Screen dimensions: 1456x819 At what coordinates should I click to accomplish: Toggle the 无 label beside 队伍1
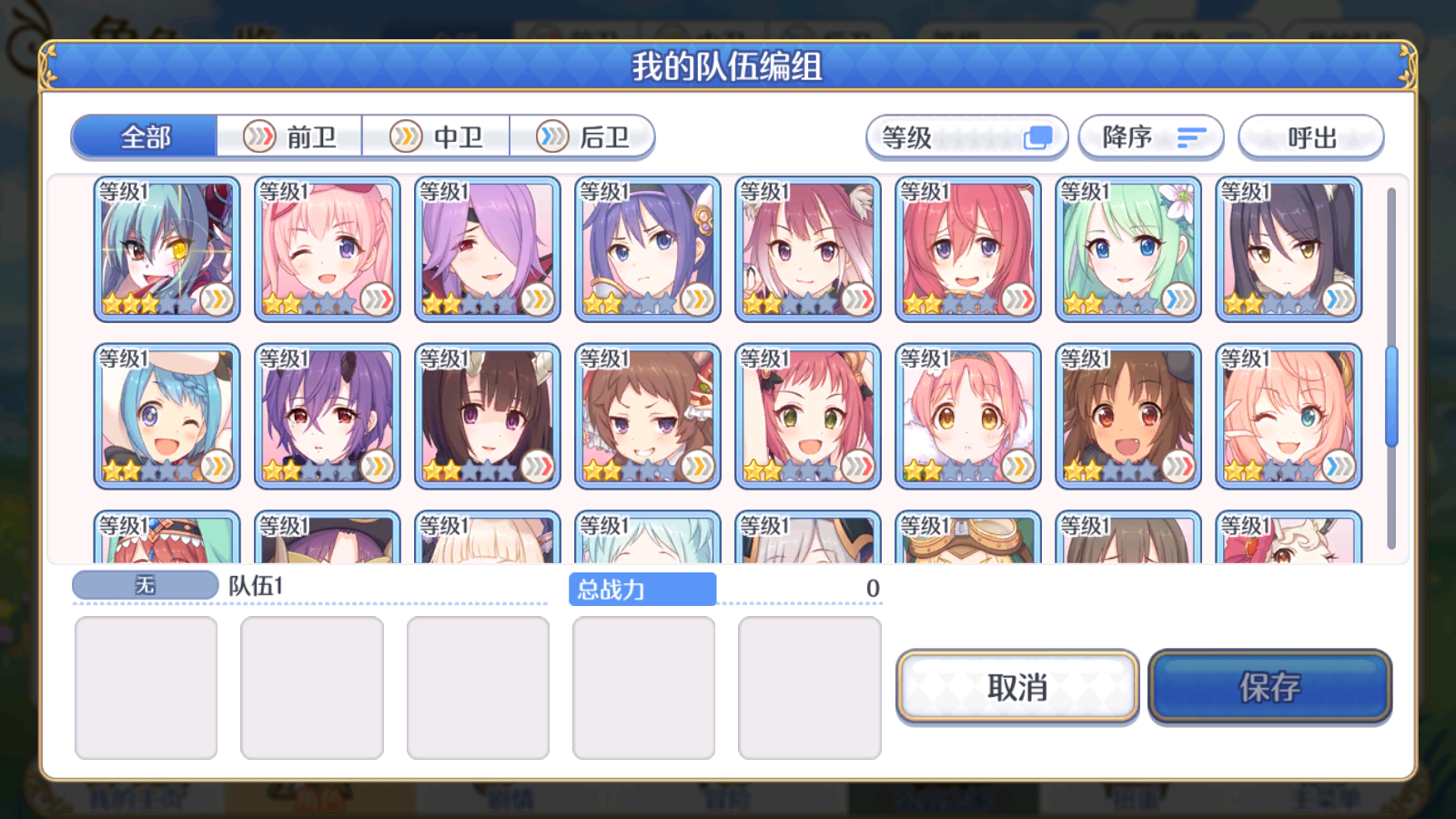point(146,585)
